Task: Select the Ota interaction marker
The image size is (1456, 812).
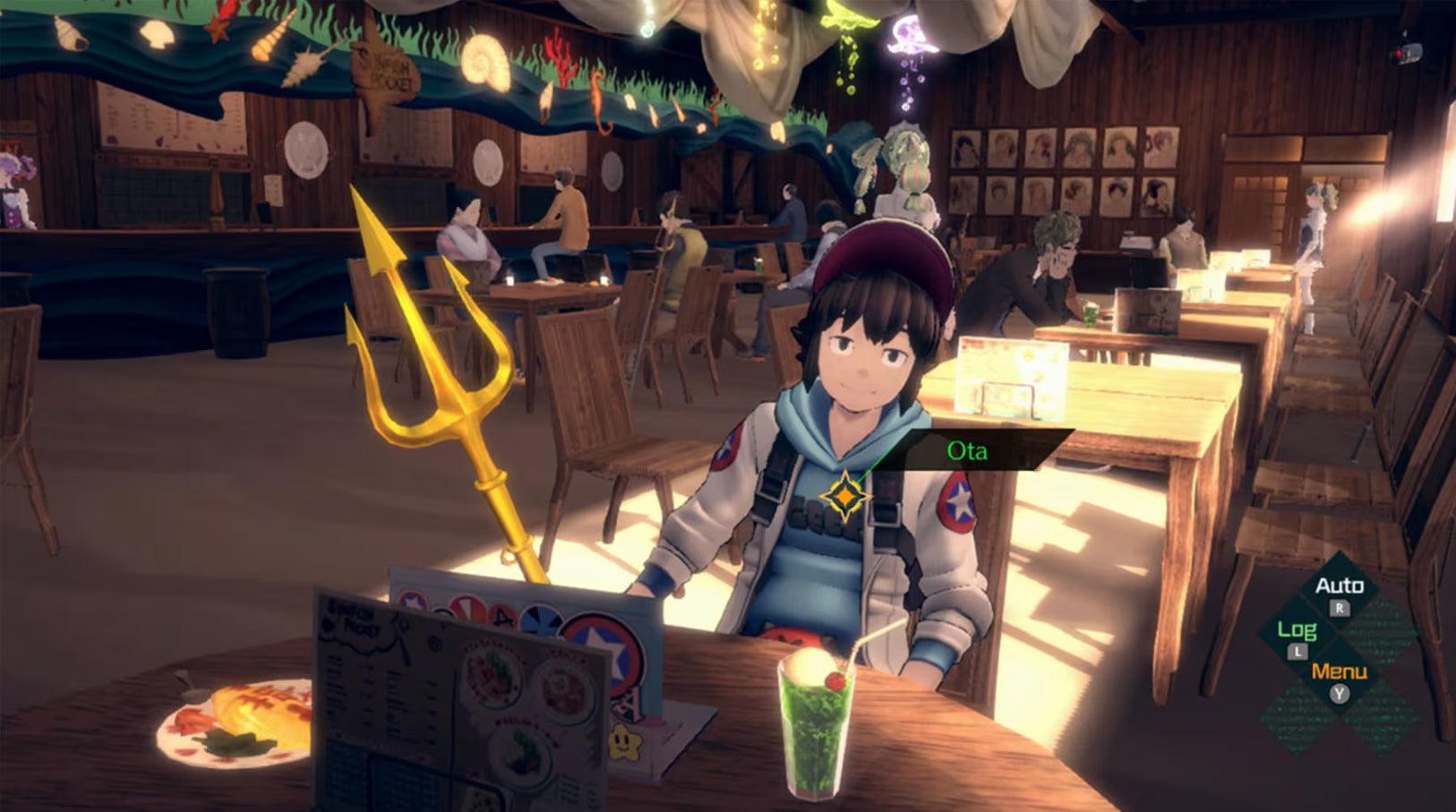Action: pos(844,497)
